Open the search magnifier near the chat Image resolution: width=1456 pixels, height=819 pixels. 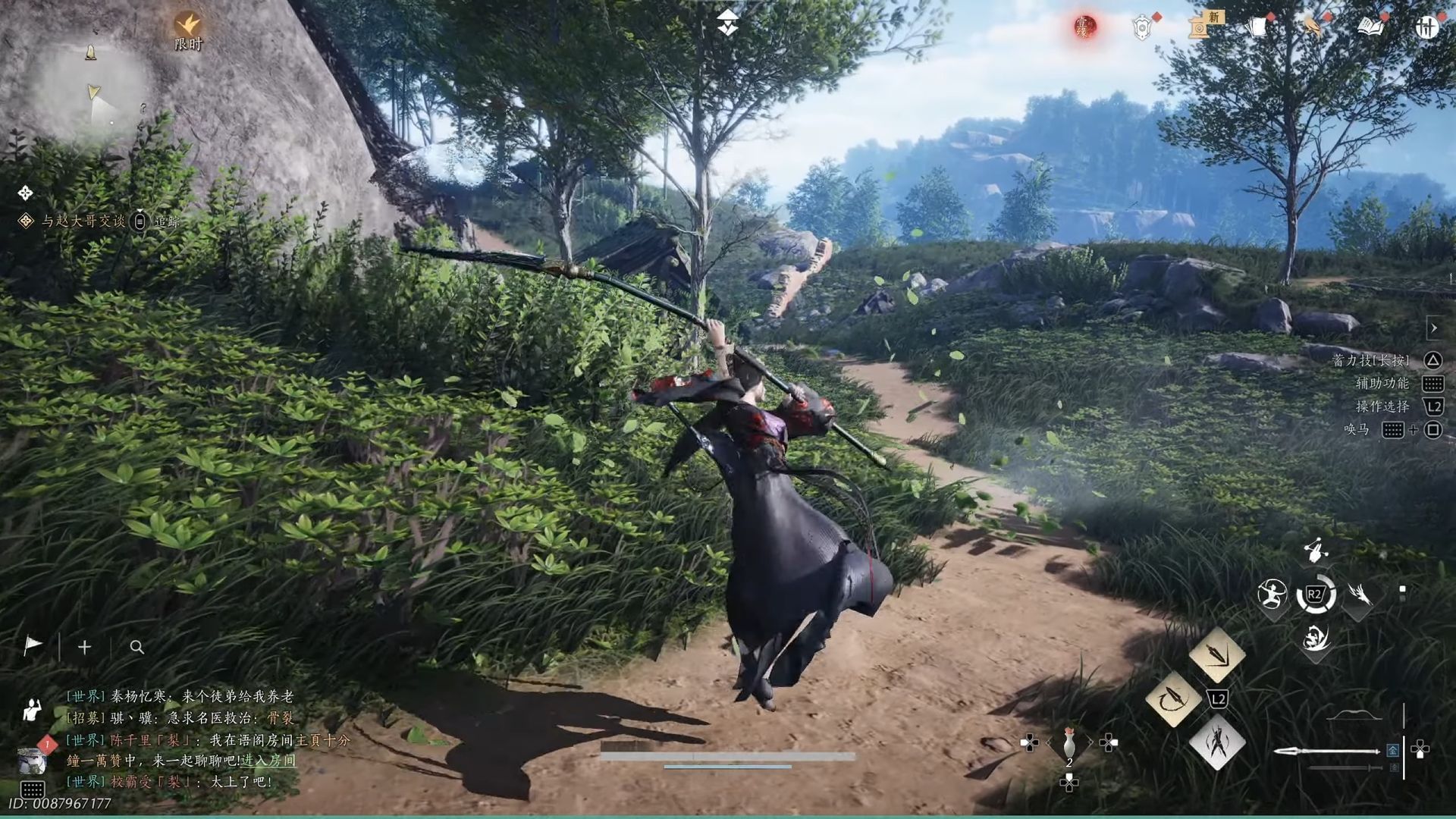point(136,648)
